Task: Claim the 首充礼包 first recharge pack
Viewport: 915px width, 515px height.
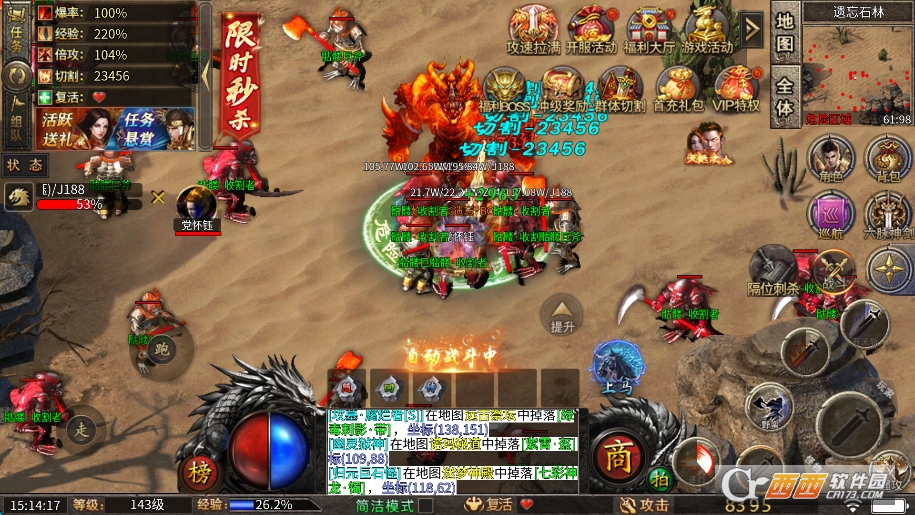Action: (x=678, y=88)
